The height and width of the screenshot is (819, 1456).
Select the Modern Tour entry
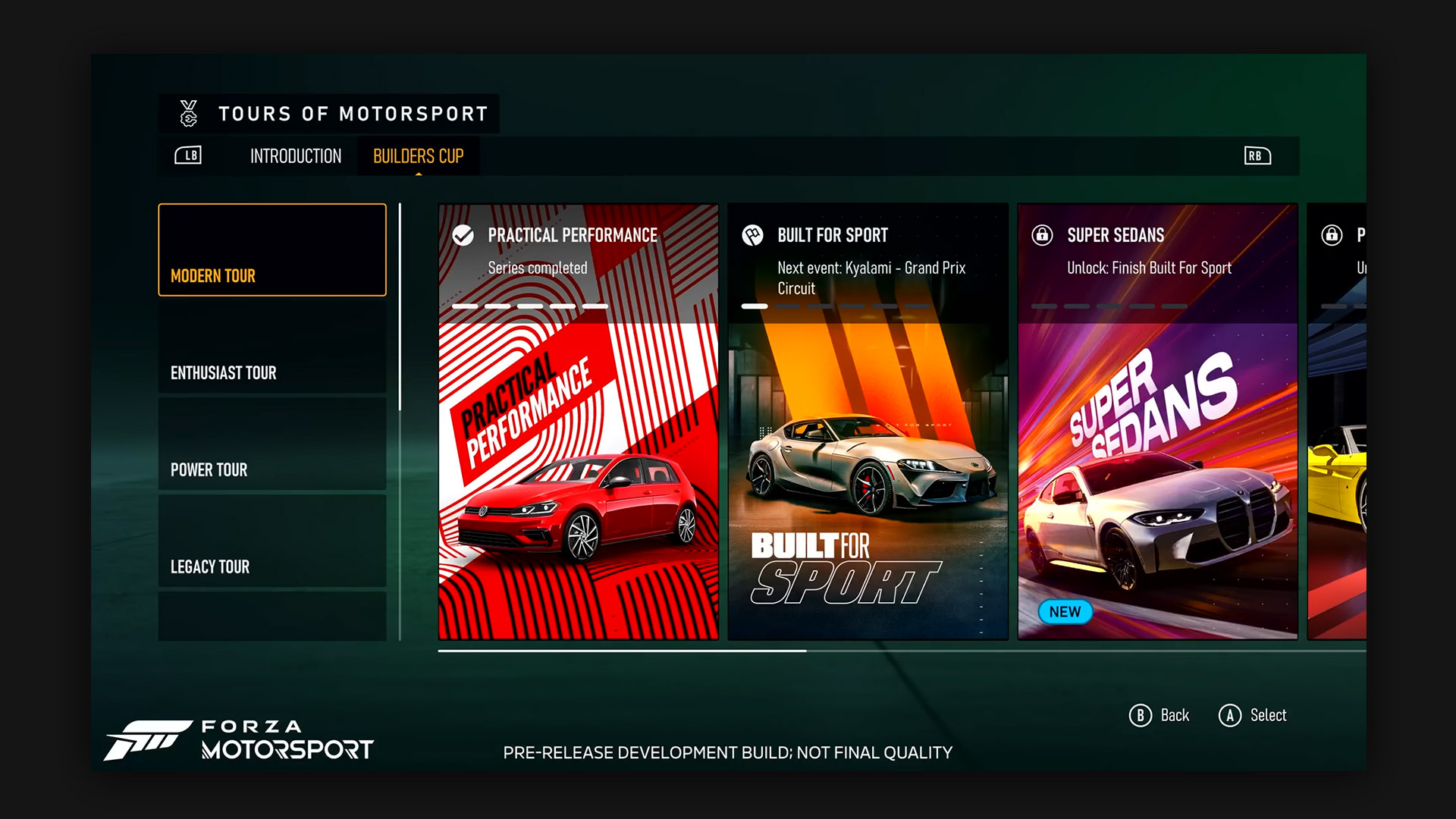(271, 249)
